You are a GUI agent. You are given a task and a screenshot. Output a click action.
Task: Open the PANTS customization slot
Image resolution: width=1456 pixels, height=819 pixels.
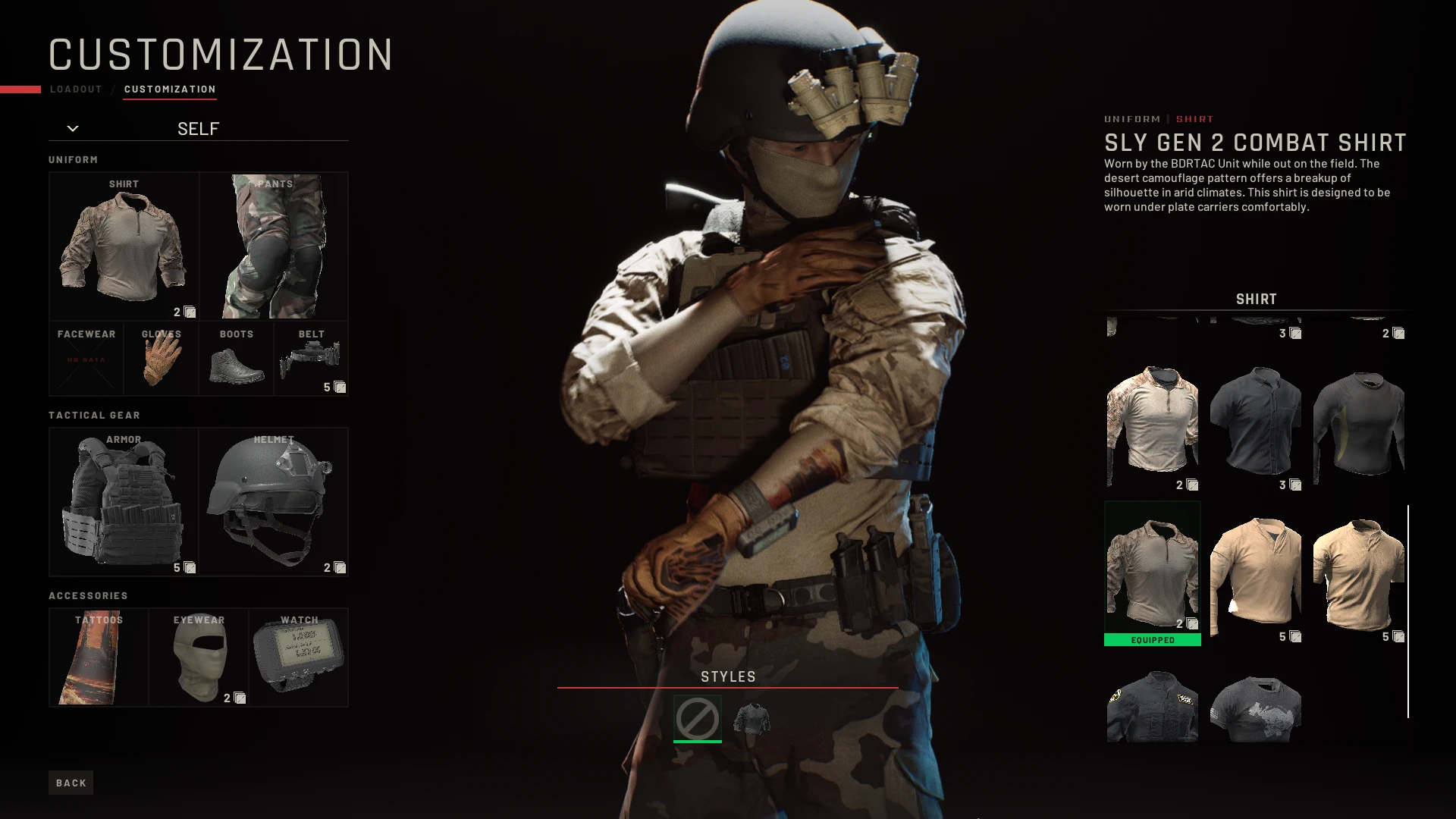(x=274, y=244)
